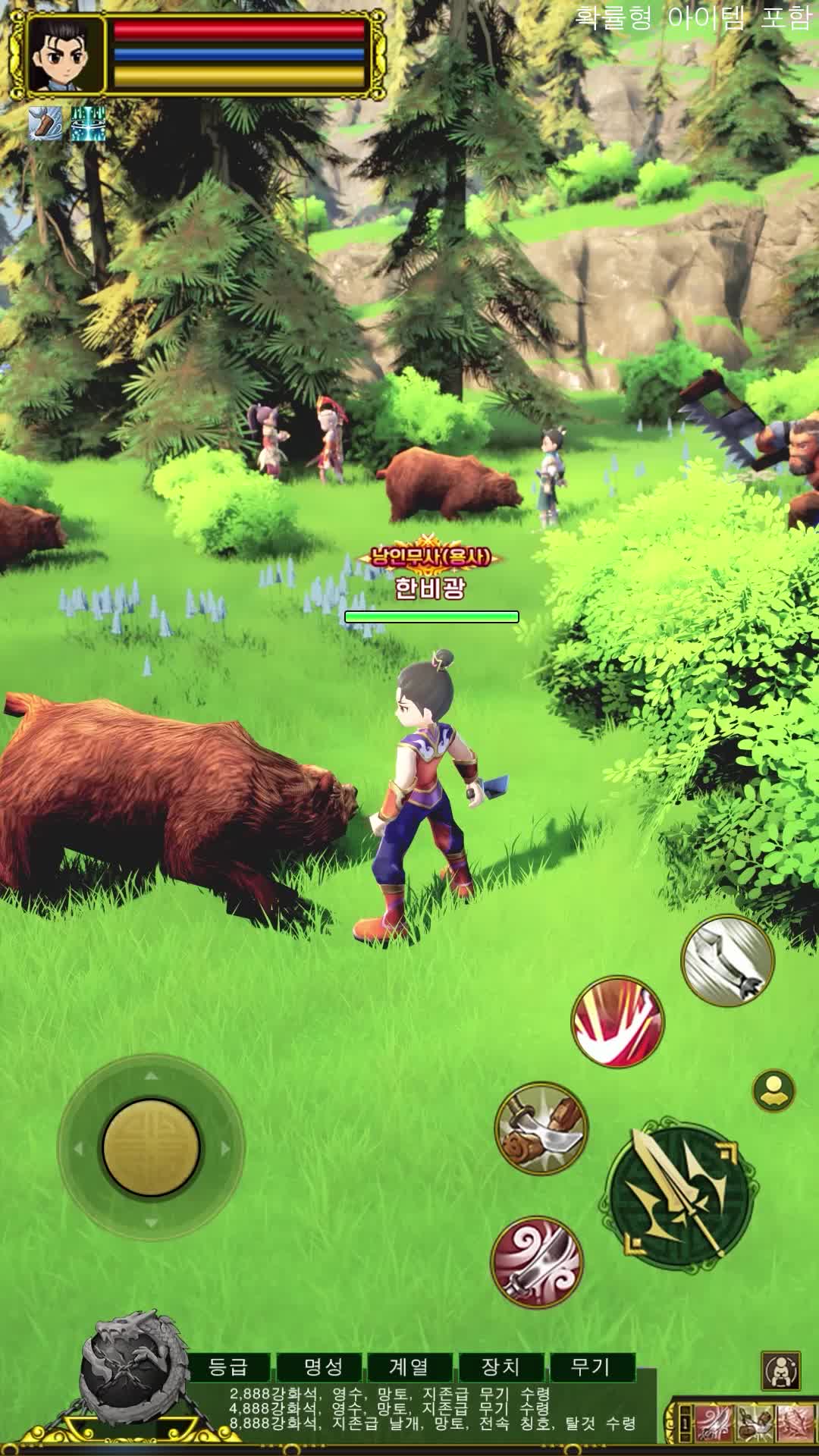This screenshot has height=1456, width=819.
Task: Toggle the seated meditation figure button
Action: (x=780, y=1370)
